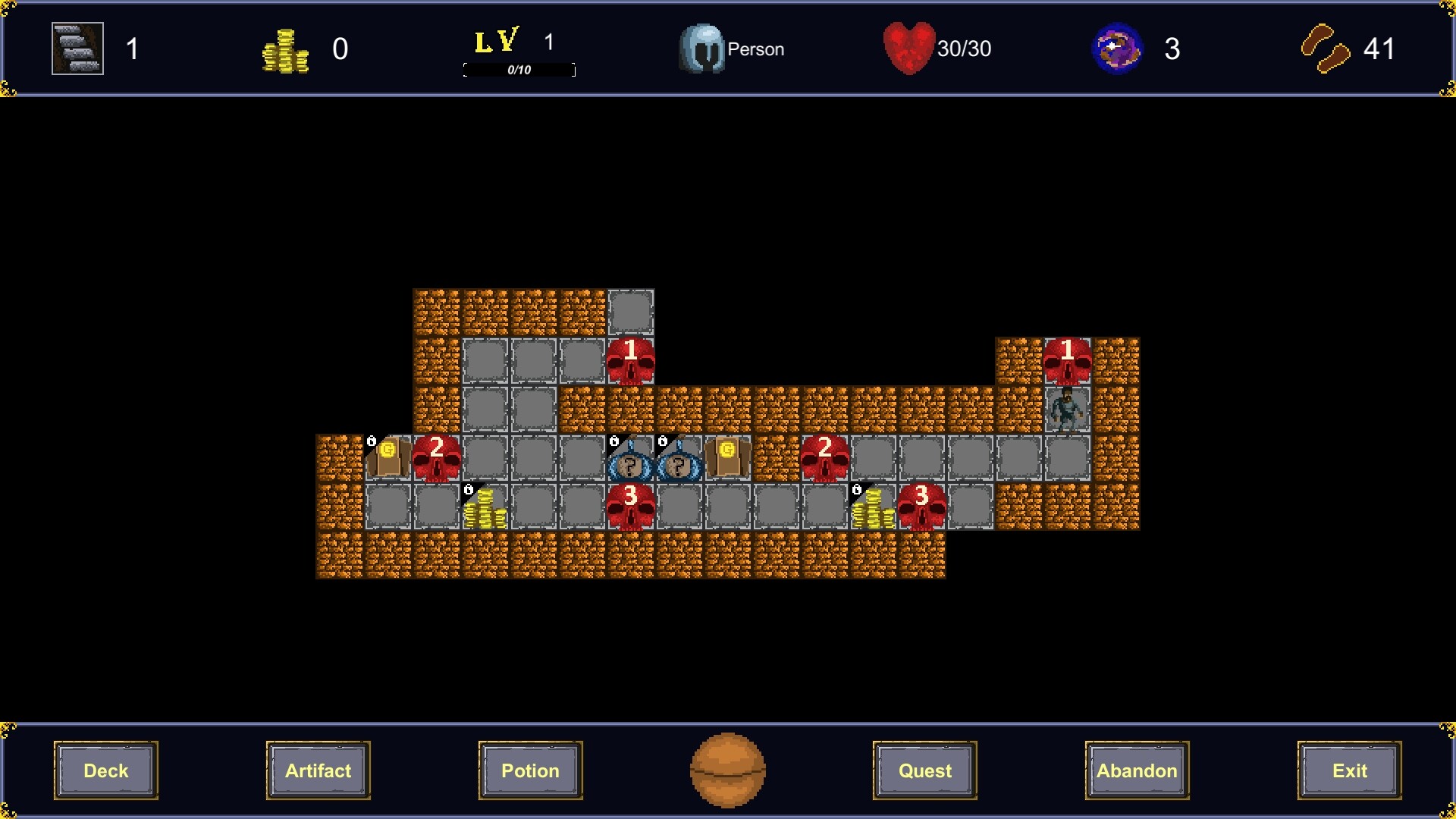Click the brown ball icon between Potion and Quest
This screenshot has height=819, width=1456.
click(726, 770)
